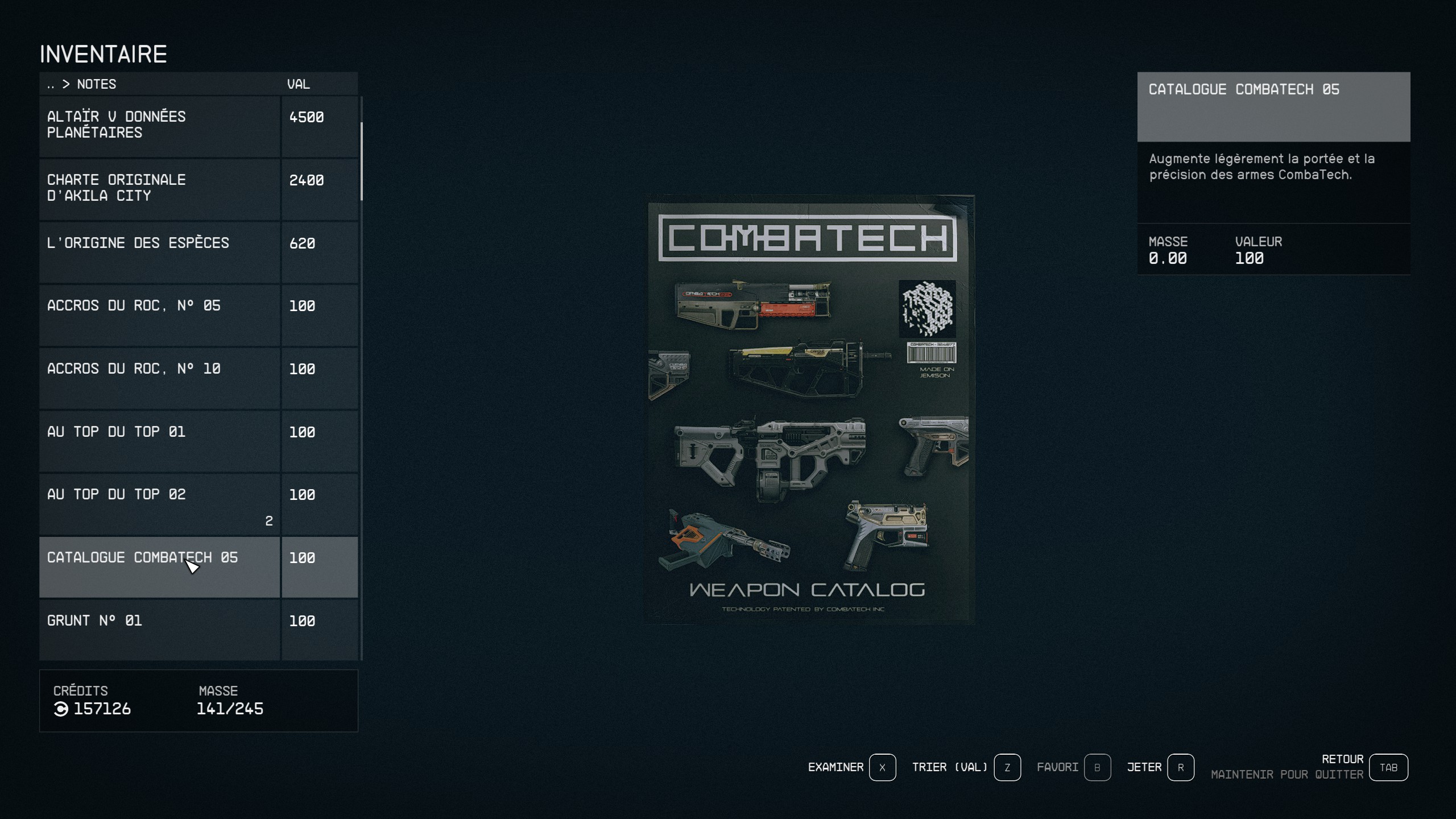Select Altaïr V Données Planétaires entry

(x=159, y=125)
